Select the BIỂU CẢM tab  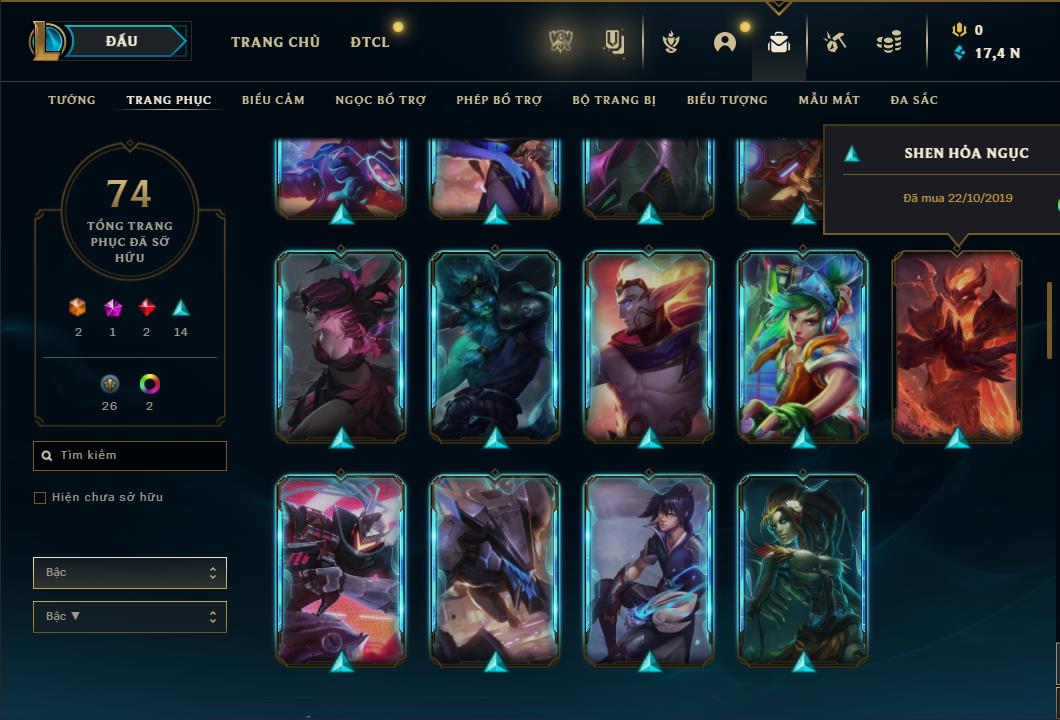click(x=273, y=100)
